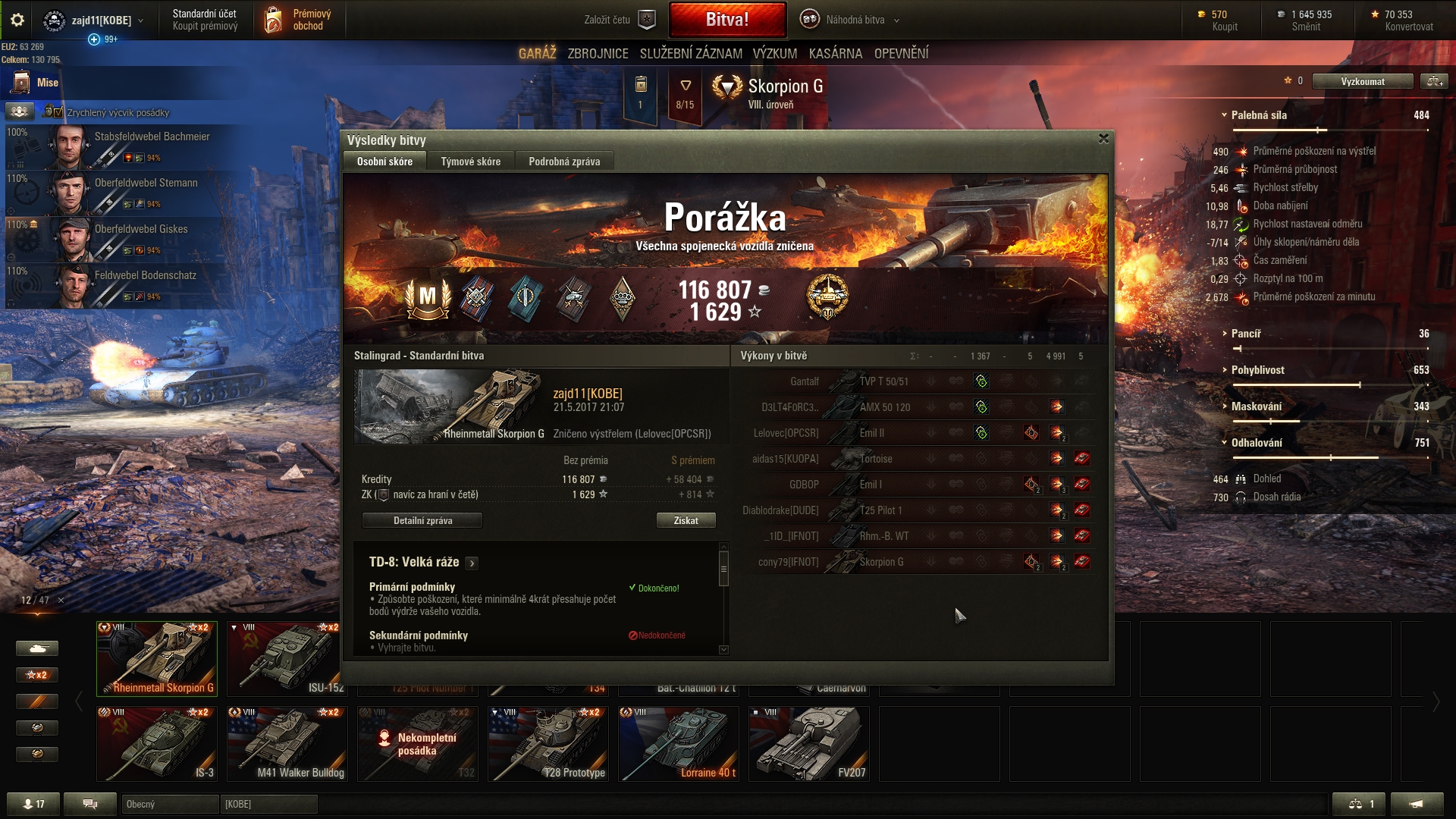Open the Prémiový obchod shop
The image size is (1456, 819).
(300, 20)
